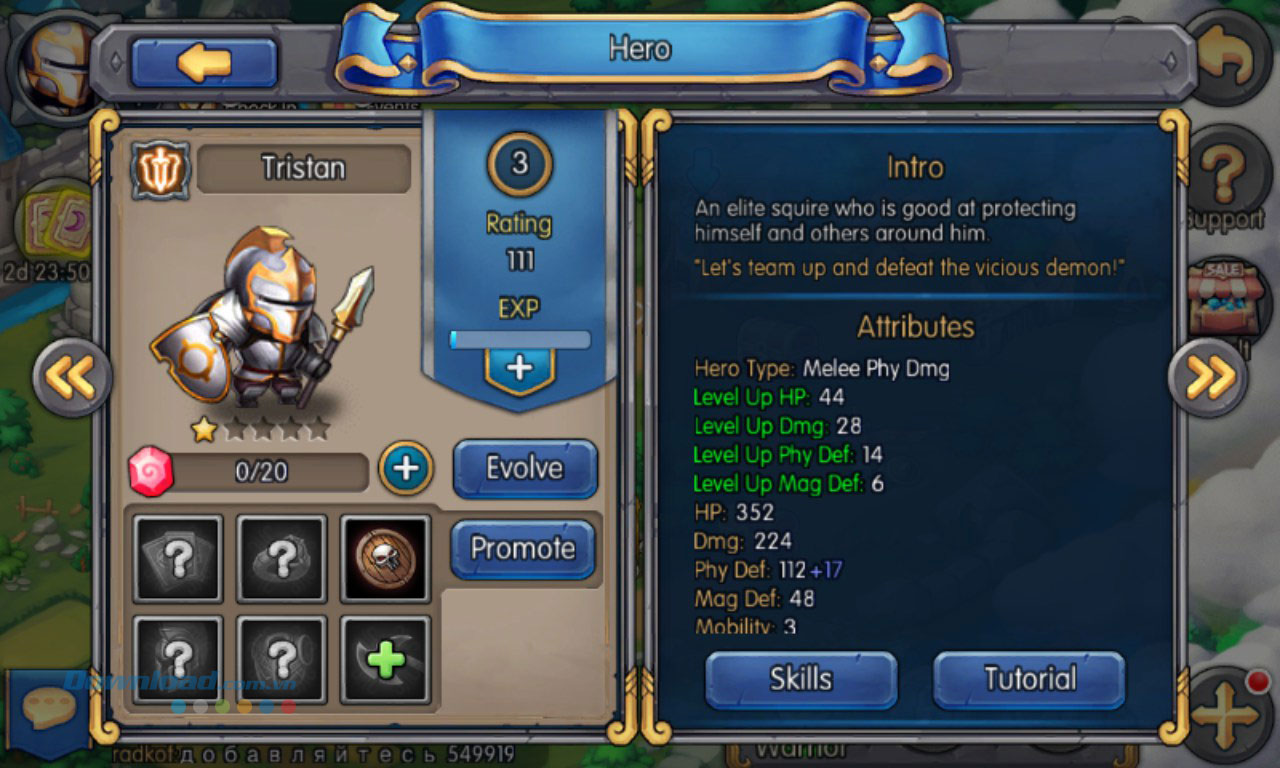Click the green plus equipment slot

click(385, 659)
